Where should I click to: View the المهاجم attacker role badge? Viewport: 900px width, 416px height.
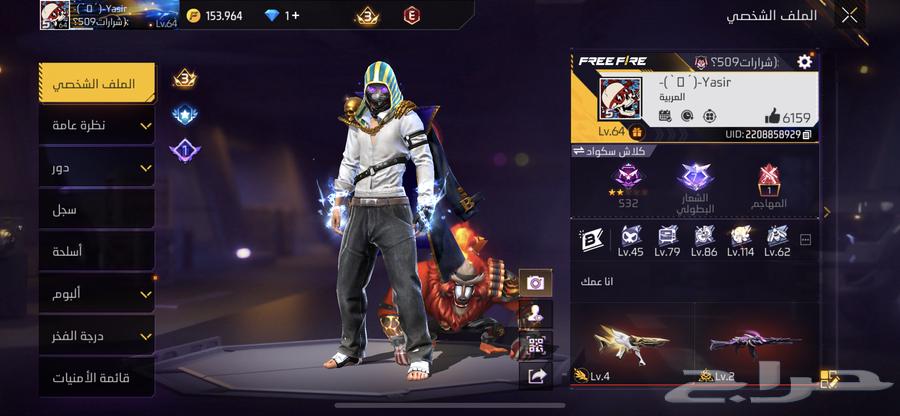click(x=768, y=182)
